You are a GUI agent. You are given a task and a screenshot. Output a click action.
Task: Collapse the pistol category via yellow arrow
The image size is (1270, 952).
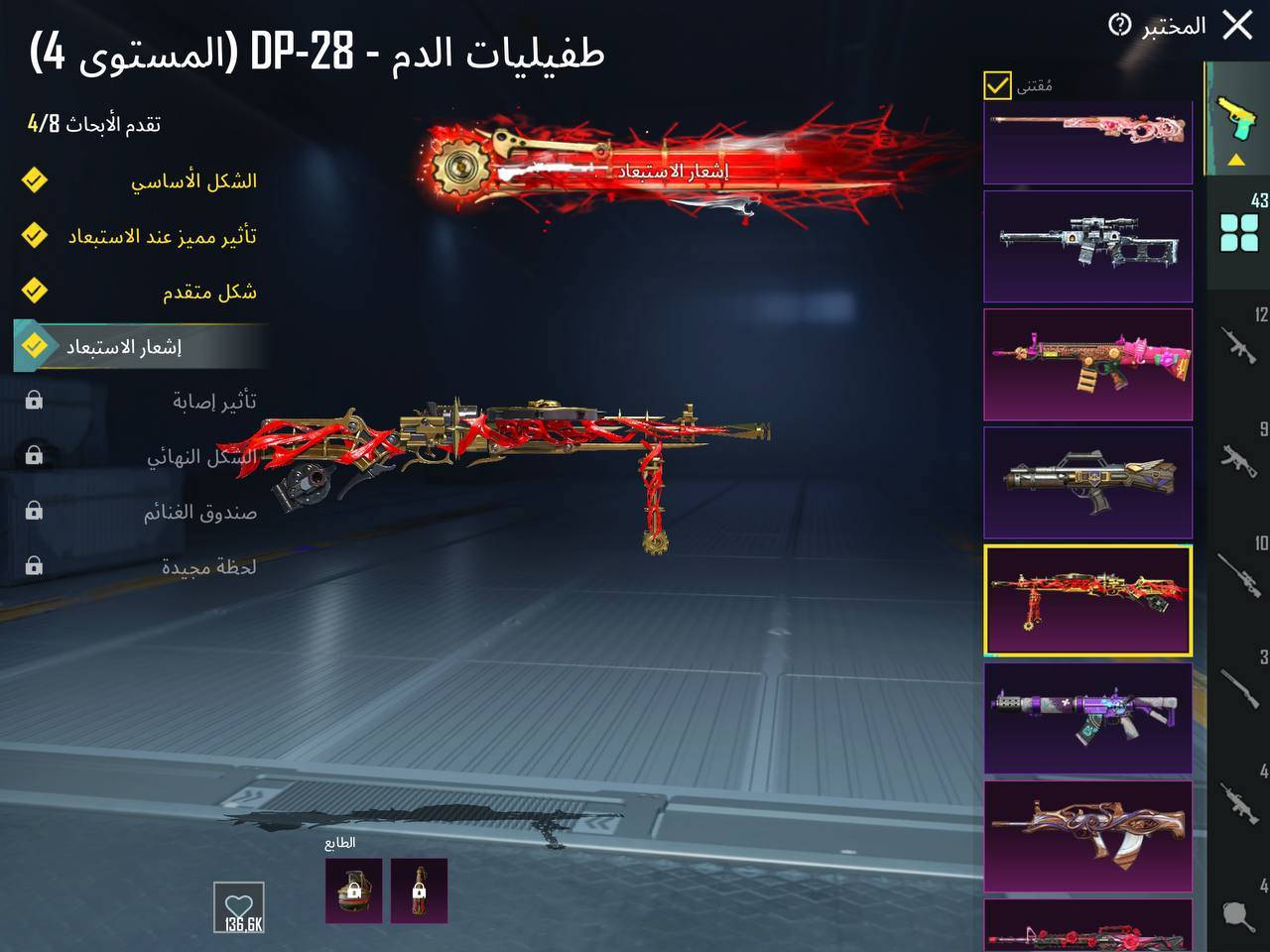tap(1235, 157)
